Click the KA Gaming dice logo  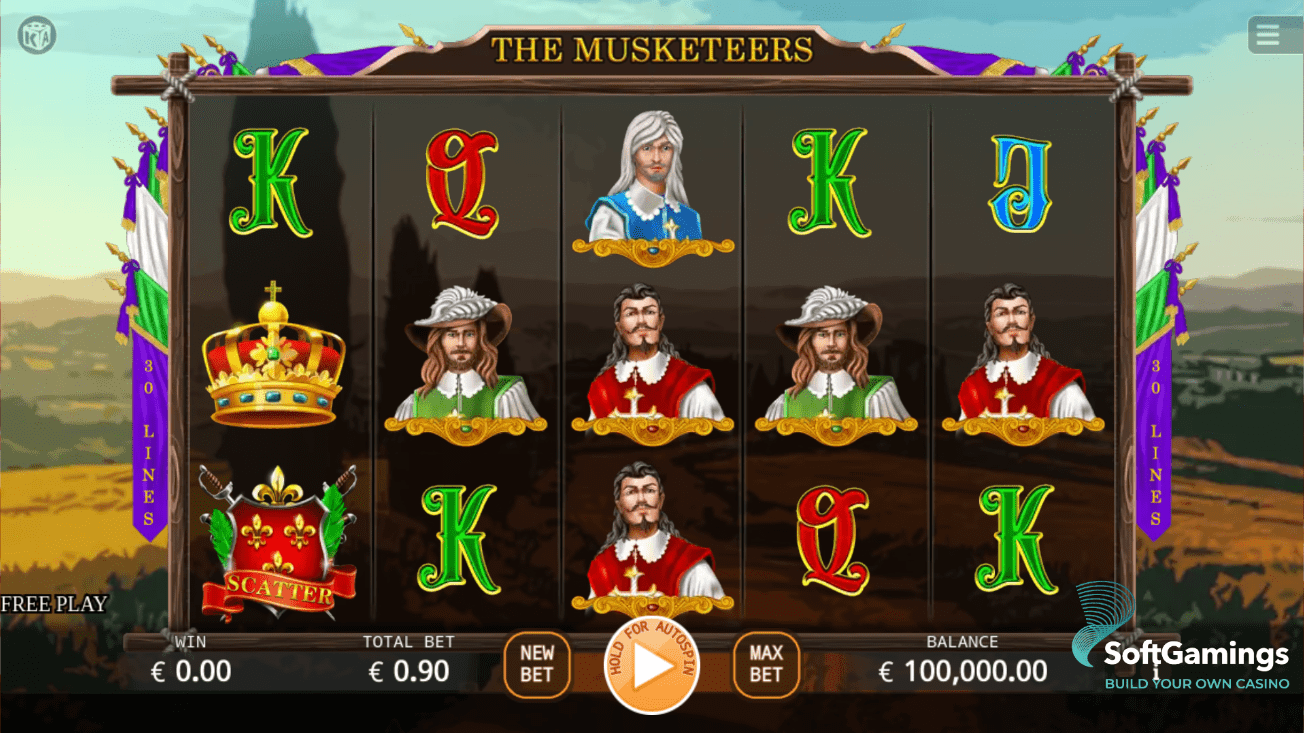coord(34,33)
